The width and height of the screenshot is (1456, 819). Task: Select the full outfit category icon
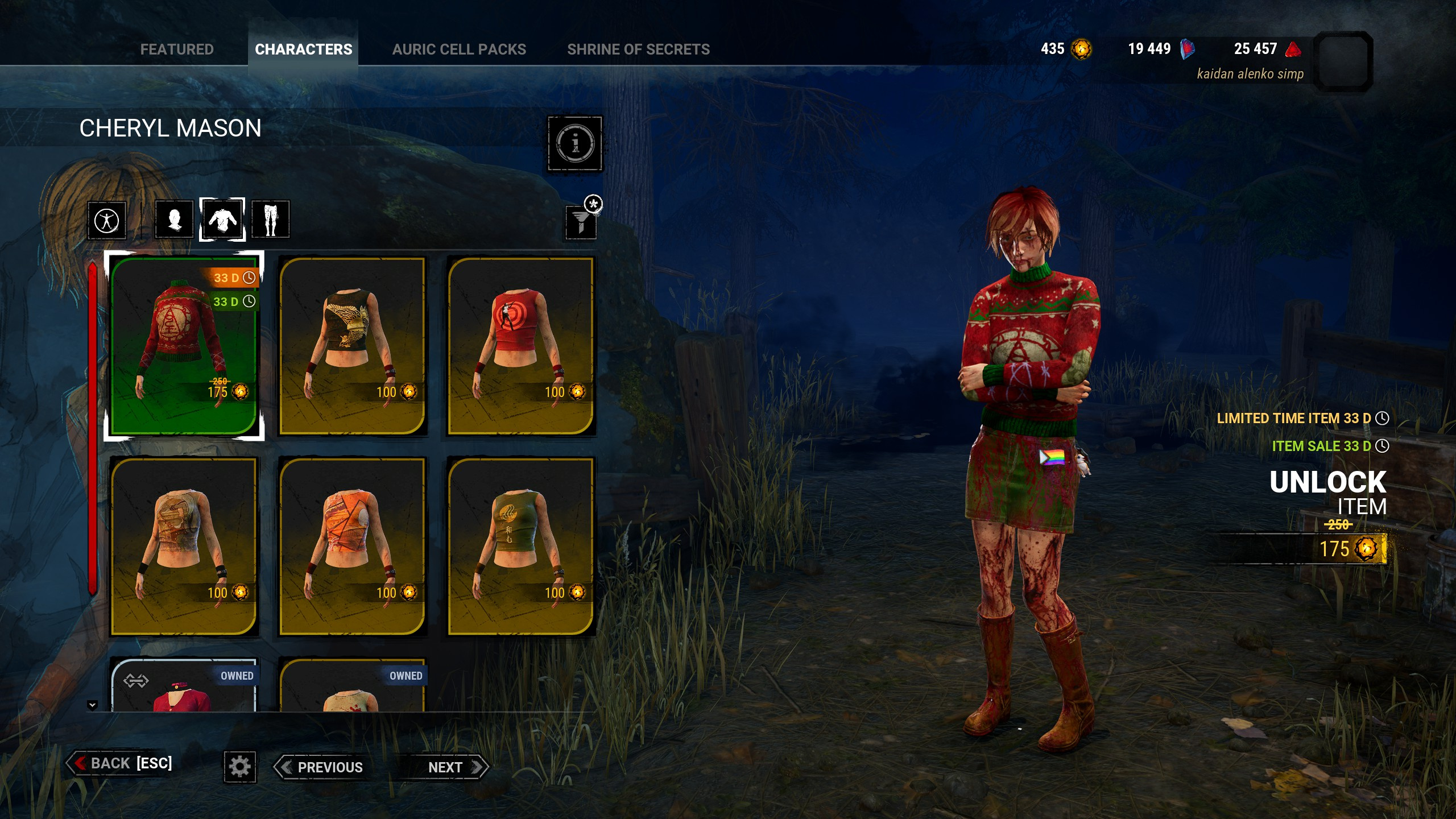(x=107, y=220)
